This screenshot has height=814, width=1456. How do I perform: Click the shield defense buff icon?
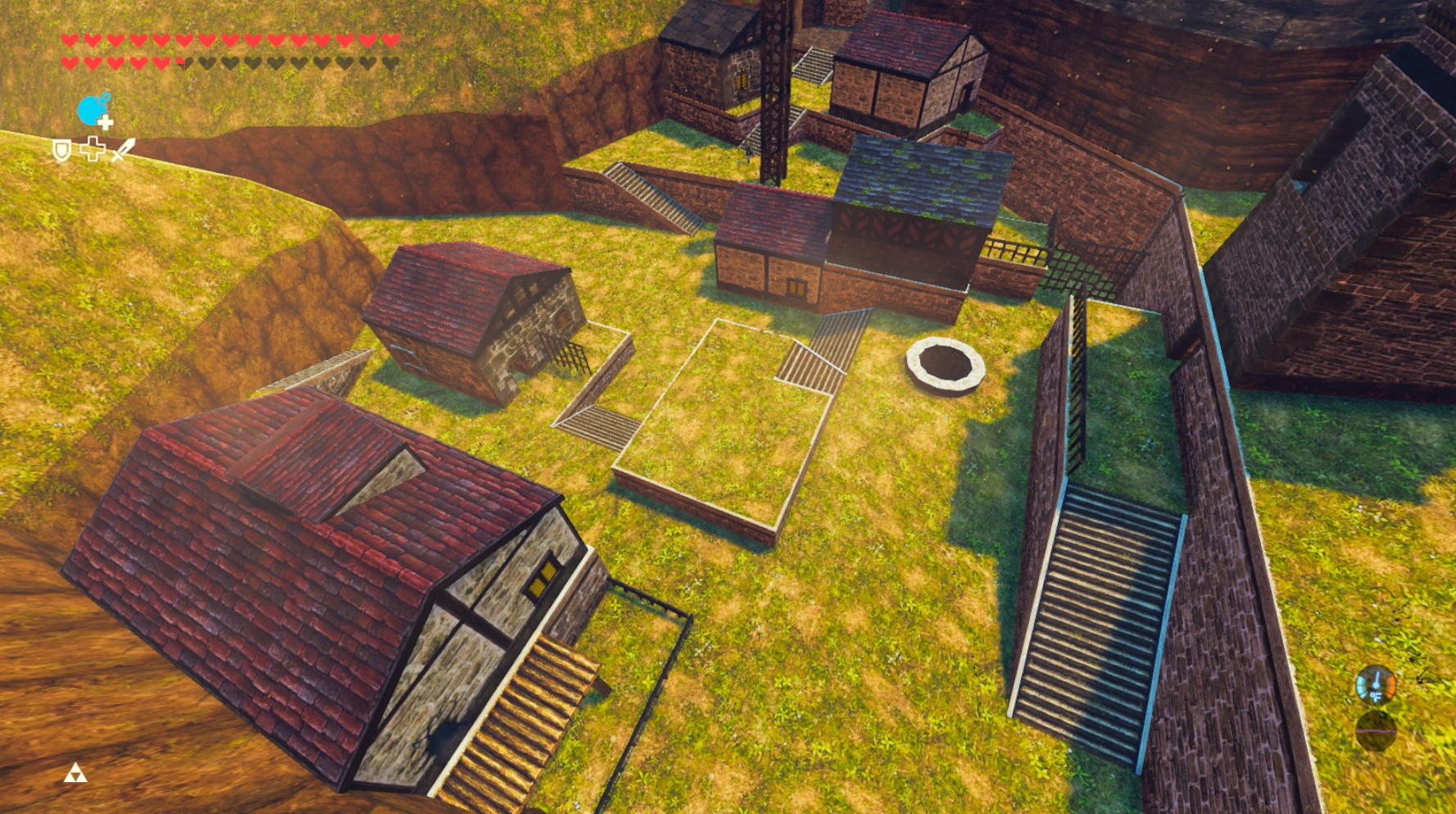pos(61,151)
